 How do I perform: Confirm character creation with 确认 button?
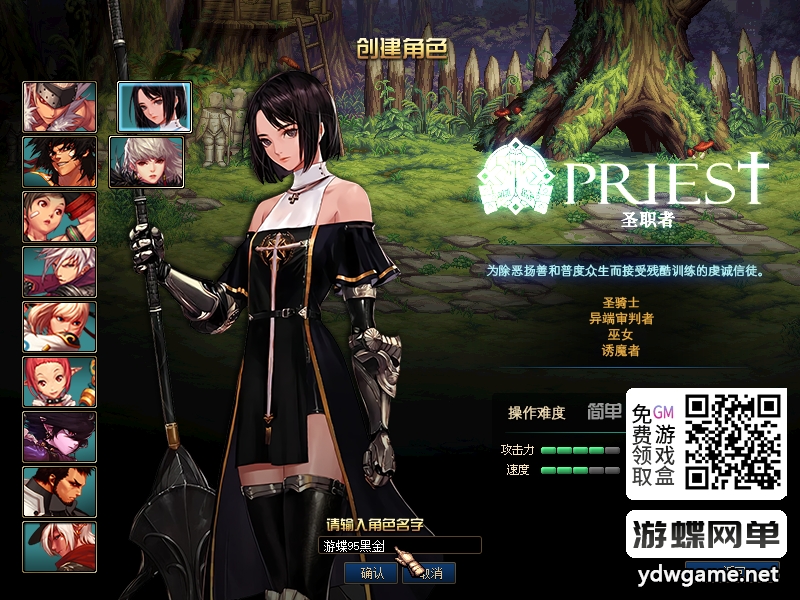(372, 573)
